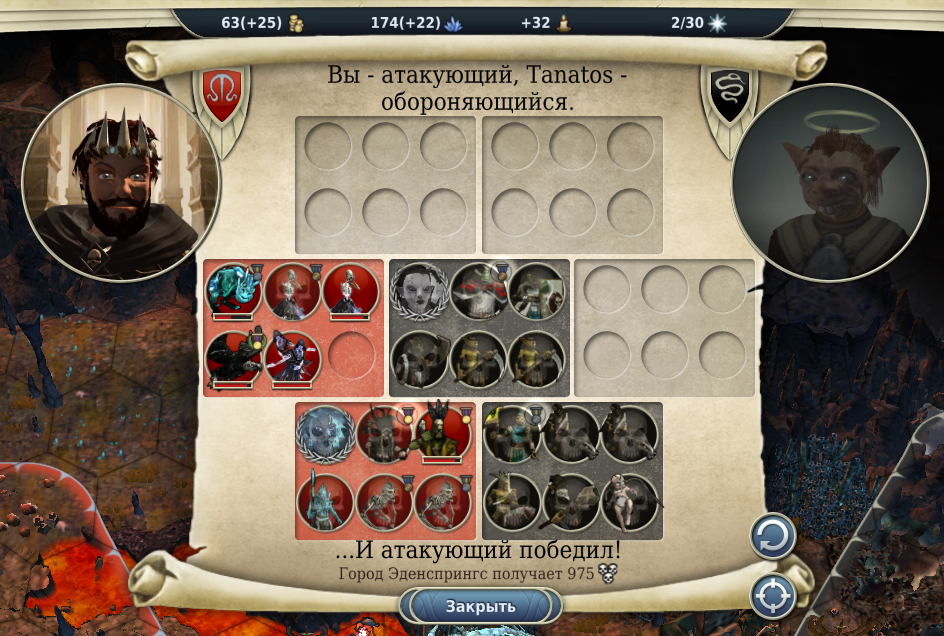Choose the black winged creature unit
944x636 pixels.
click(x=234, y=358)
